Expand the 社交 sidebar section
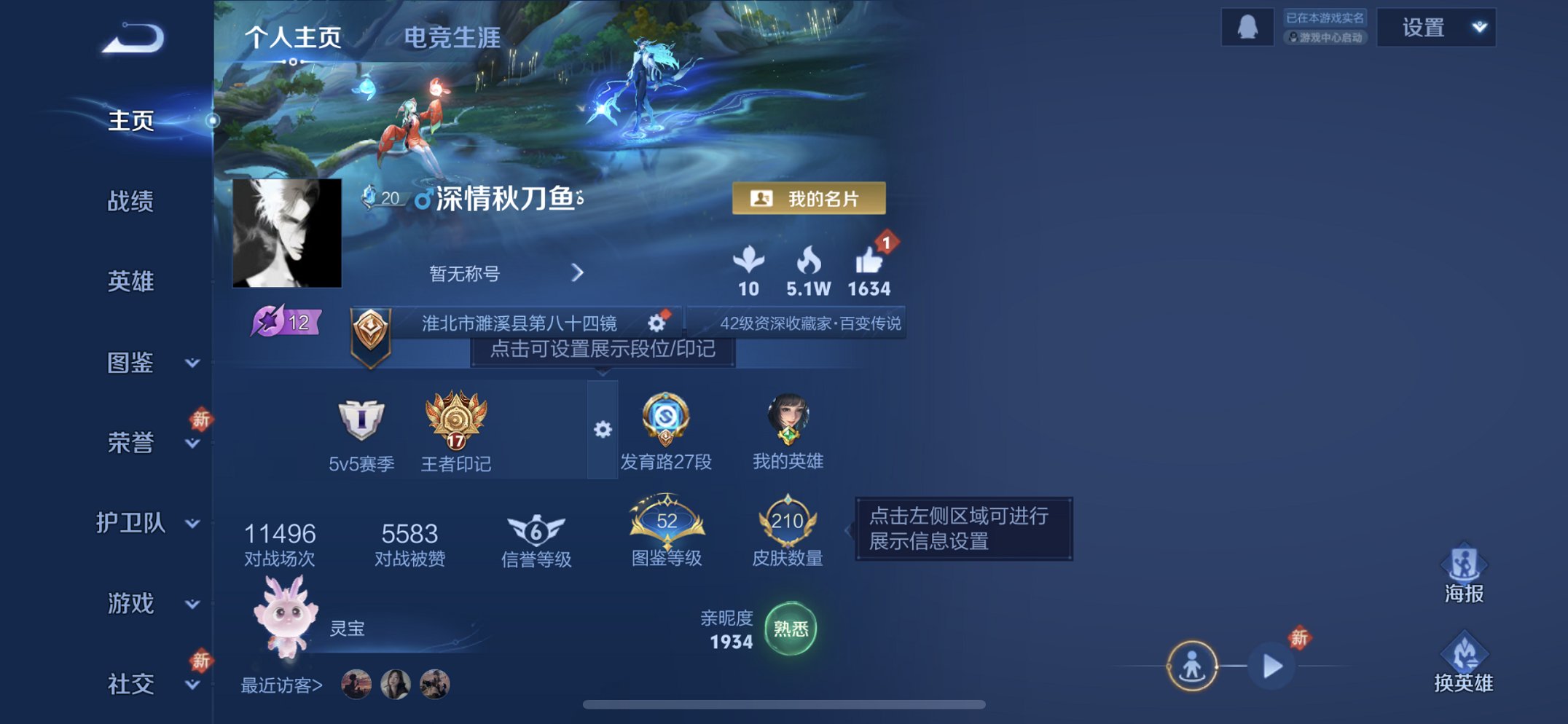Viewport: 1568px width, 724px height. coord(131,683)
